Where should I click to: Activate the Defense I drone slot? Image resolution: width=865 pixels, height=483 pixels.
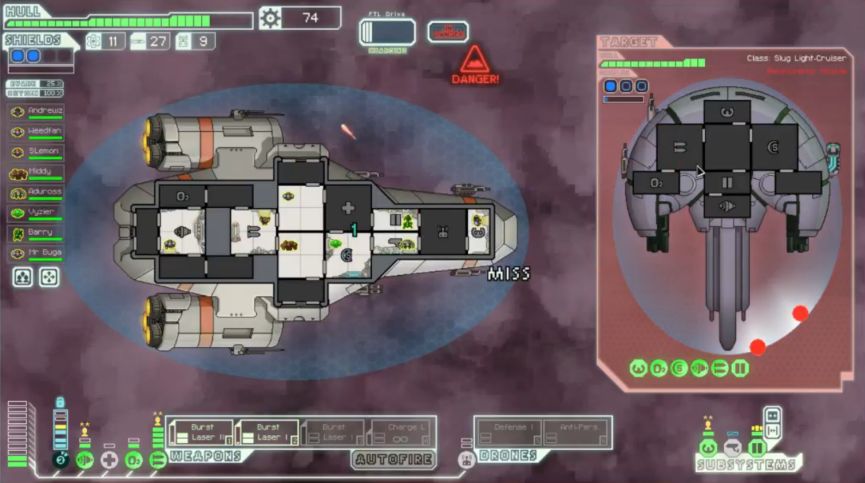(x=509, y=432)
